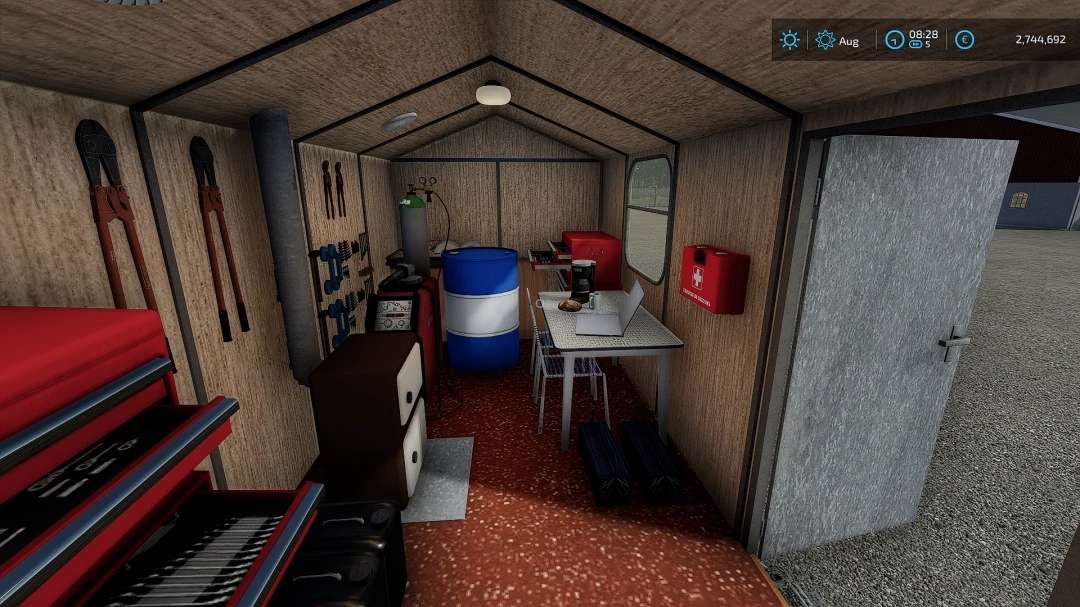Open the euro money balance icon

[964, 40]
